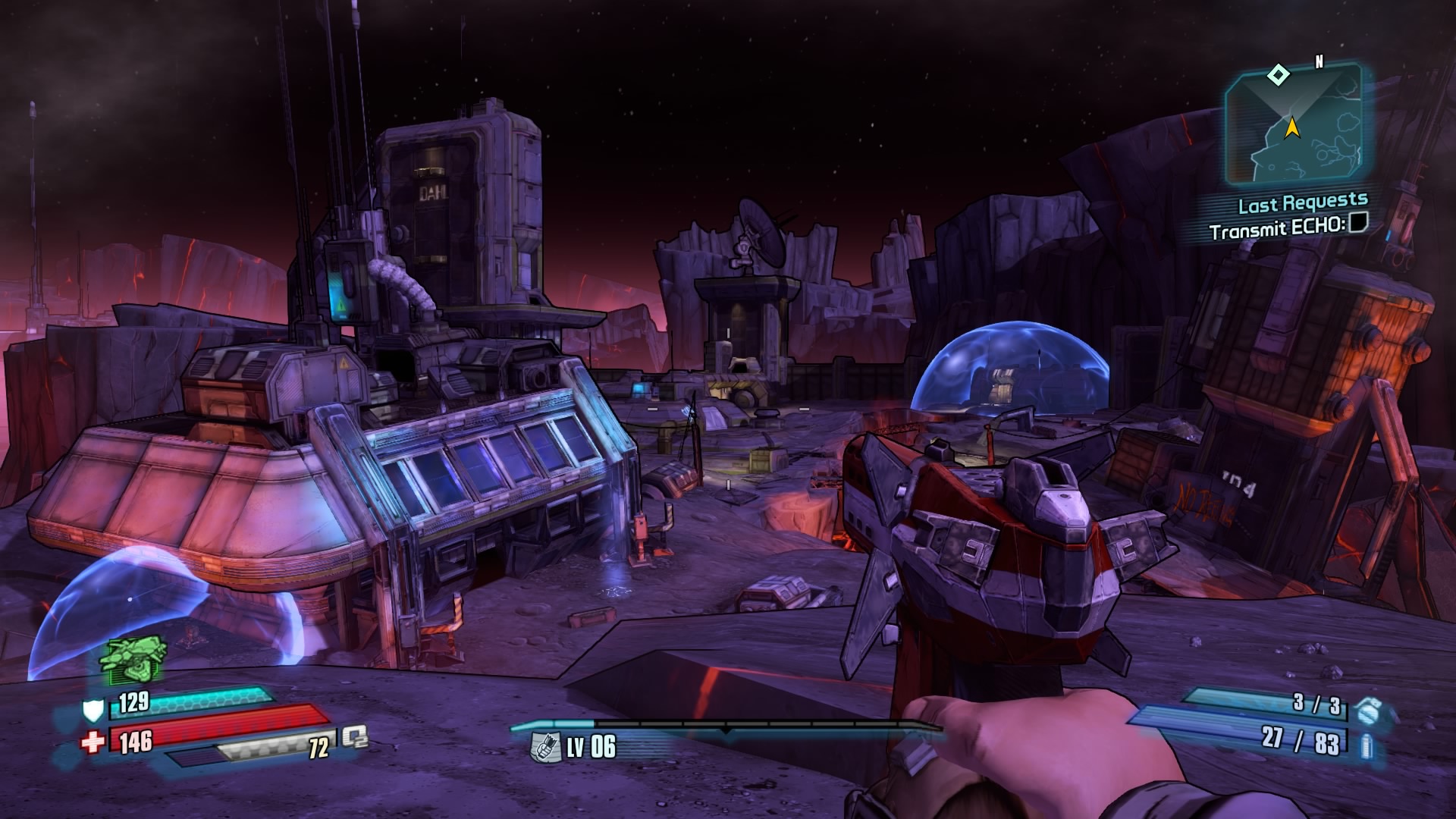Click the diamond waypoint marker on minimap
This screenshot has height=819, width=1456.
(1279, 74)
